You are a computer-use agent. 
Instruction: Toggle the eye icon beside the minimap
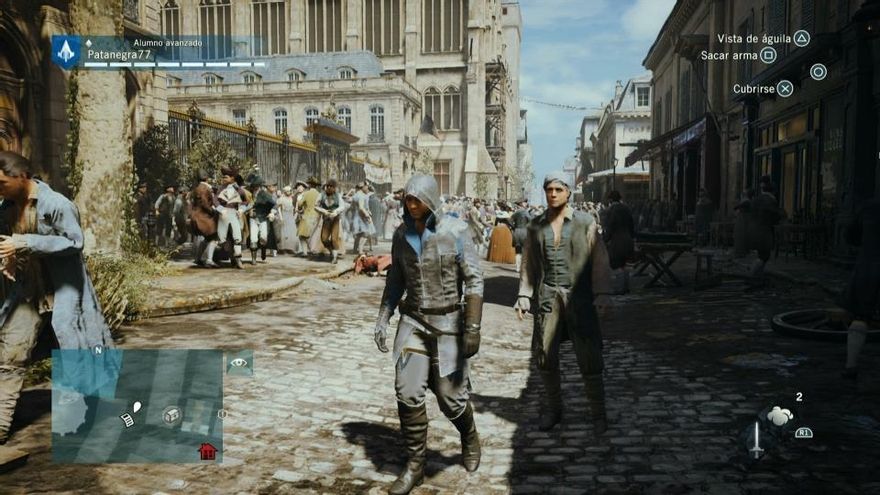(x=239, y=364)
